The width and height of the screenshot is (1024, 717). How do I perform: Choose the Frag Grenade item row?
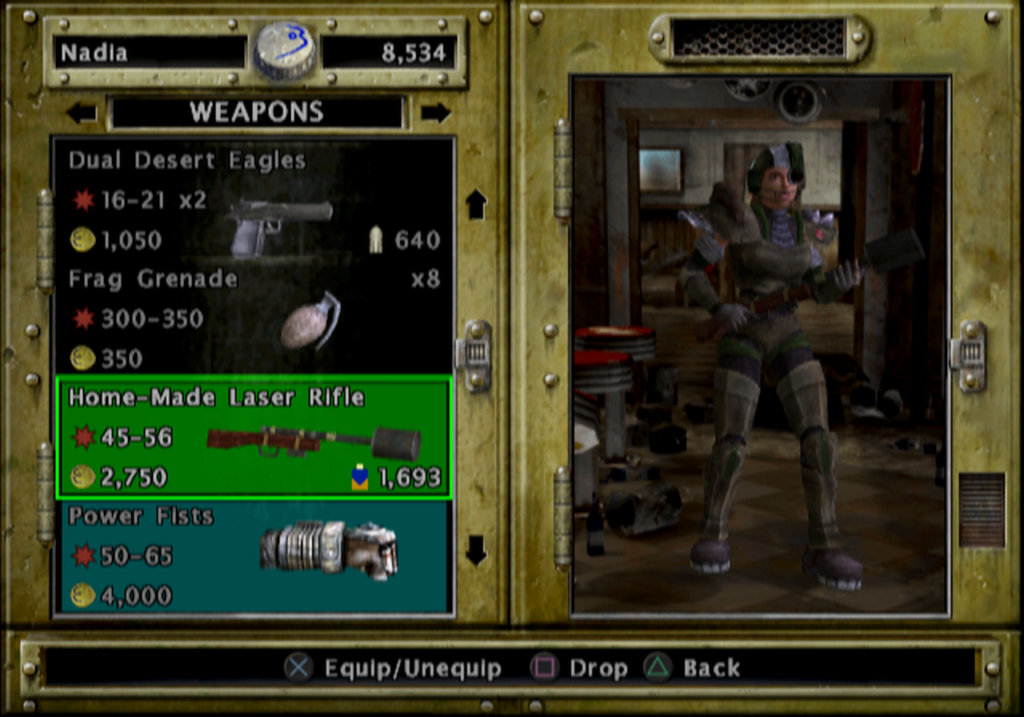point(254,319)
